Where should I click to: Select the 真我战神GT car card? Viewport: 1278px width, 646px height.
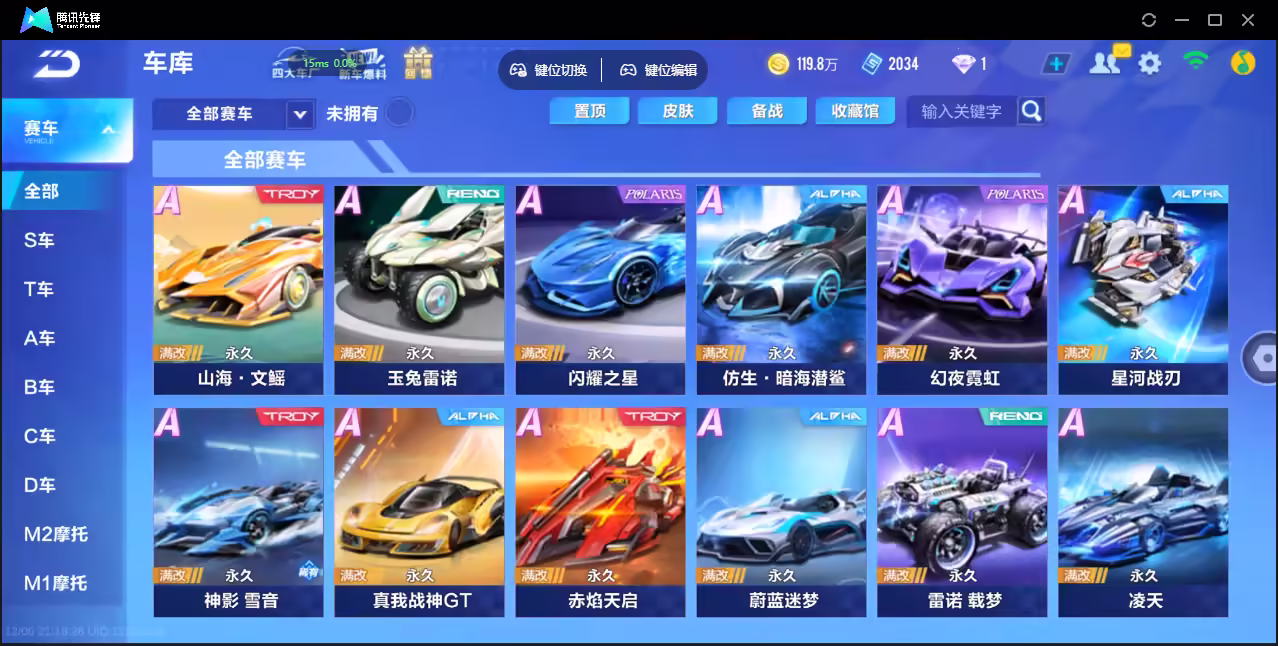point(419,511)
